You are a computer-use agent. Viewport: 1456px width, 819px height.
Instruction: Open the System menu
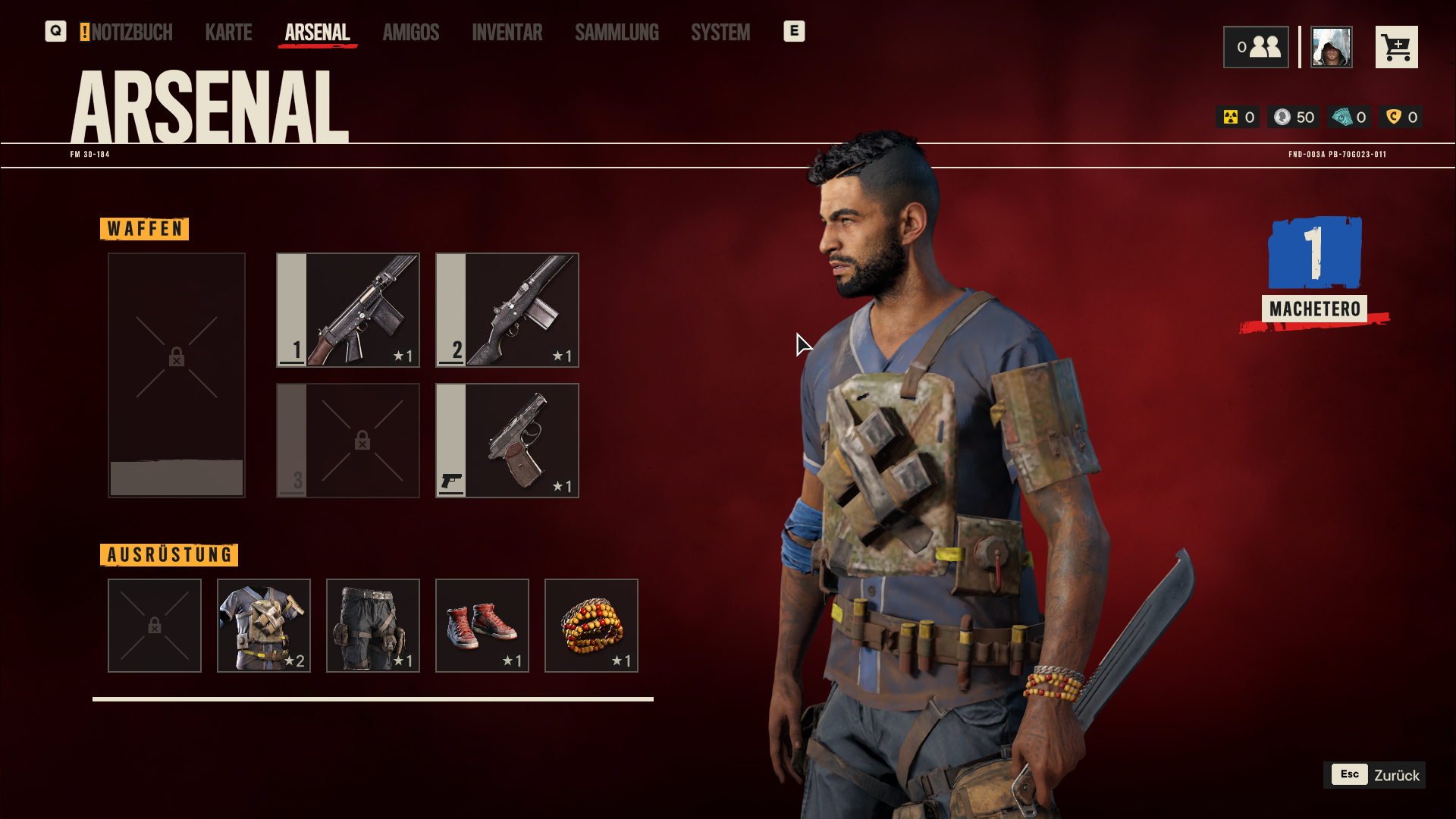click(720, 32)
